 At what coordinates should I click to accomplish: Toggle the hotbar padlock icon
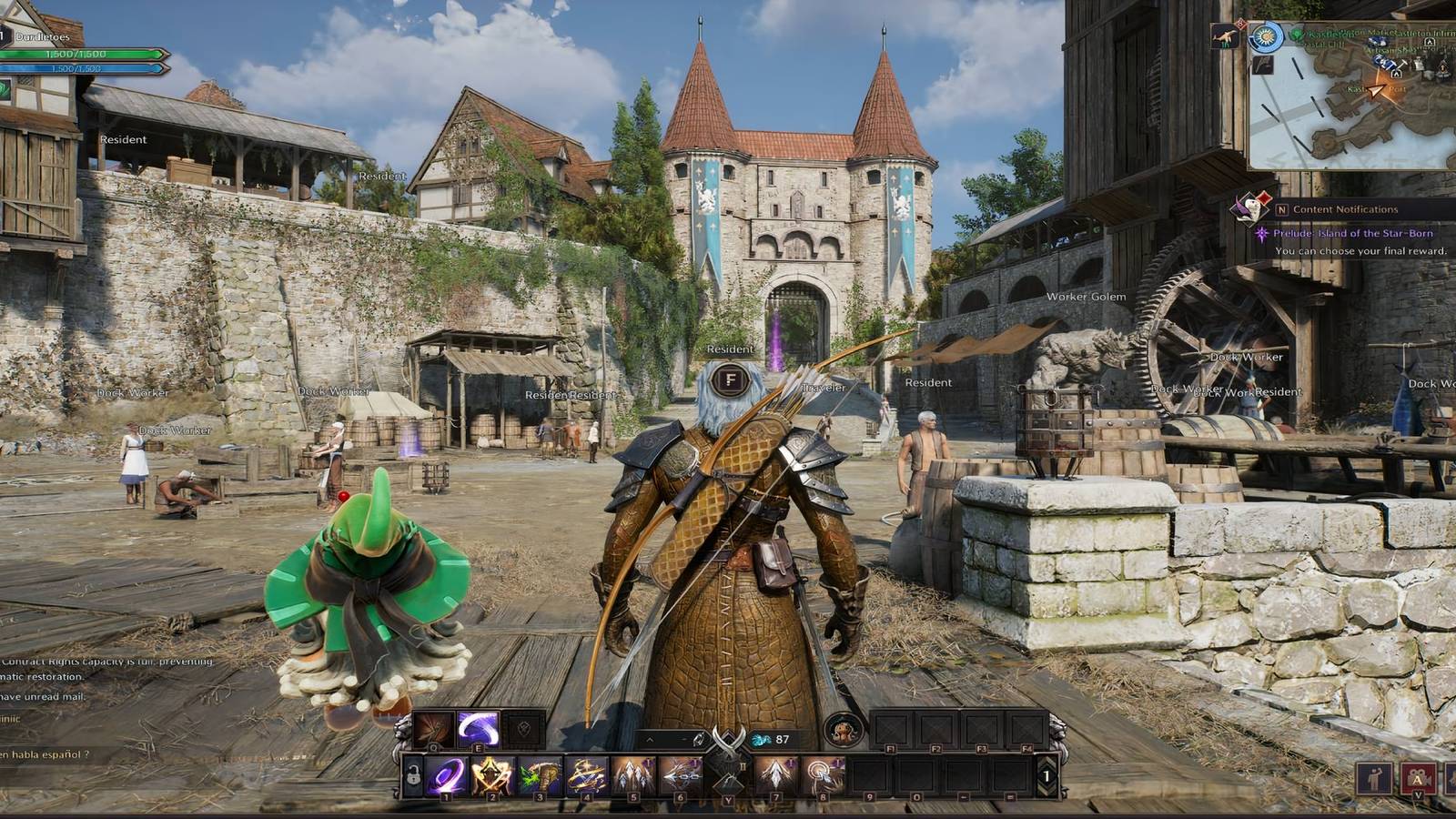[x=413, y=779]
